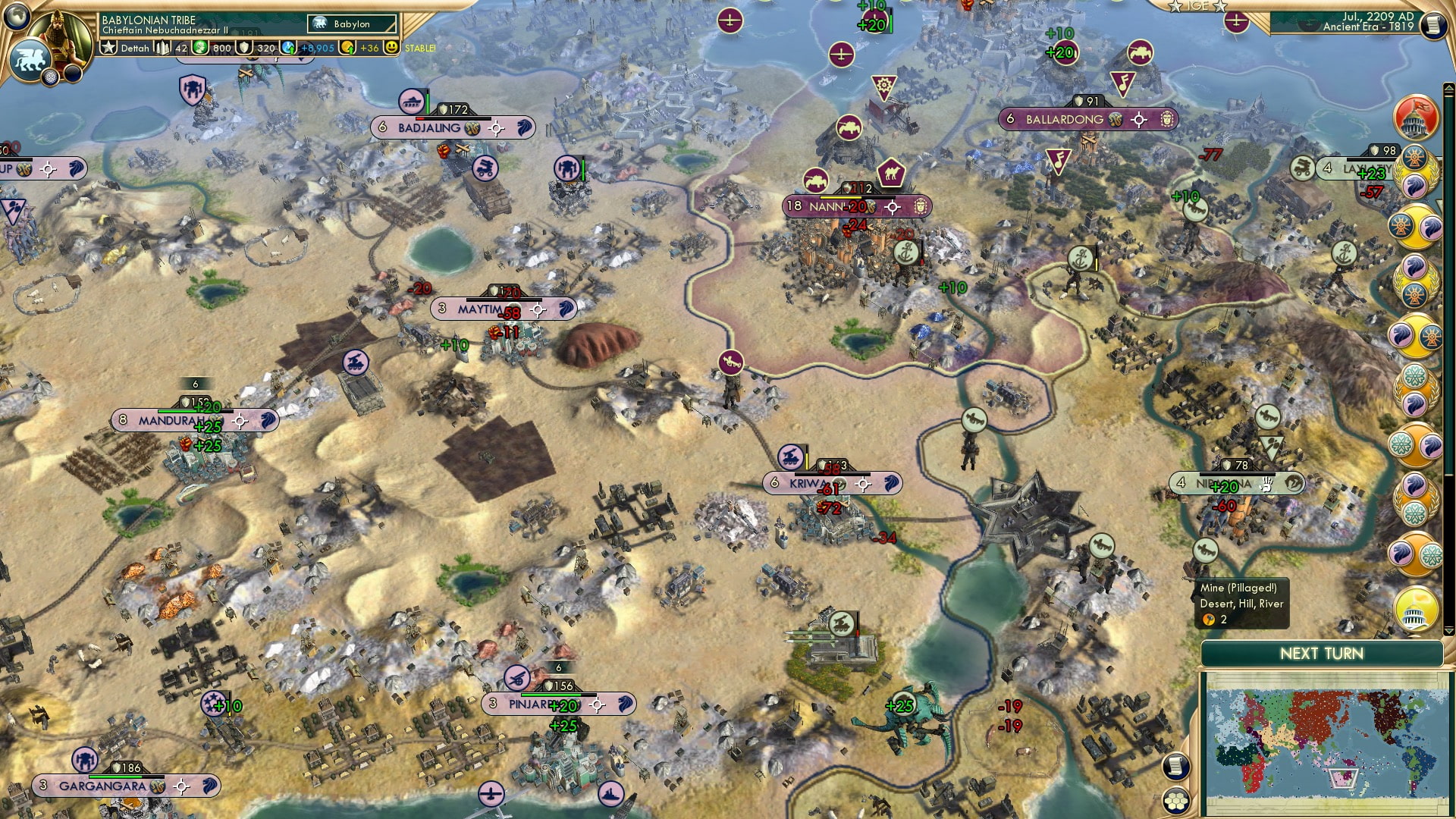This screenshot has height=819, width=1456.
Task: Toggle the hex grid button near the minimap
Action: coord(1175,802)
